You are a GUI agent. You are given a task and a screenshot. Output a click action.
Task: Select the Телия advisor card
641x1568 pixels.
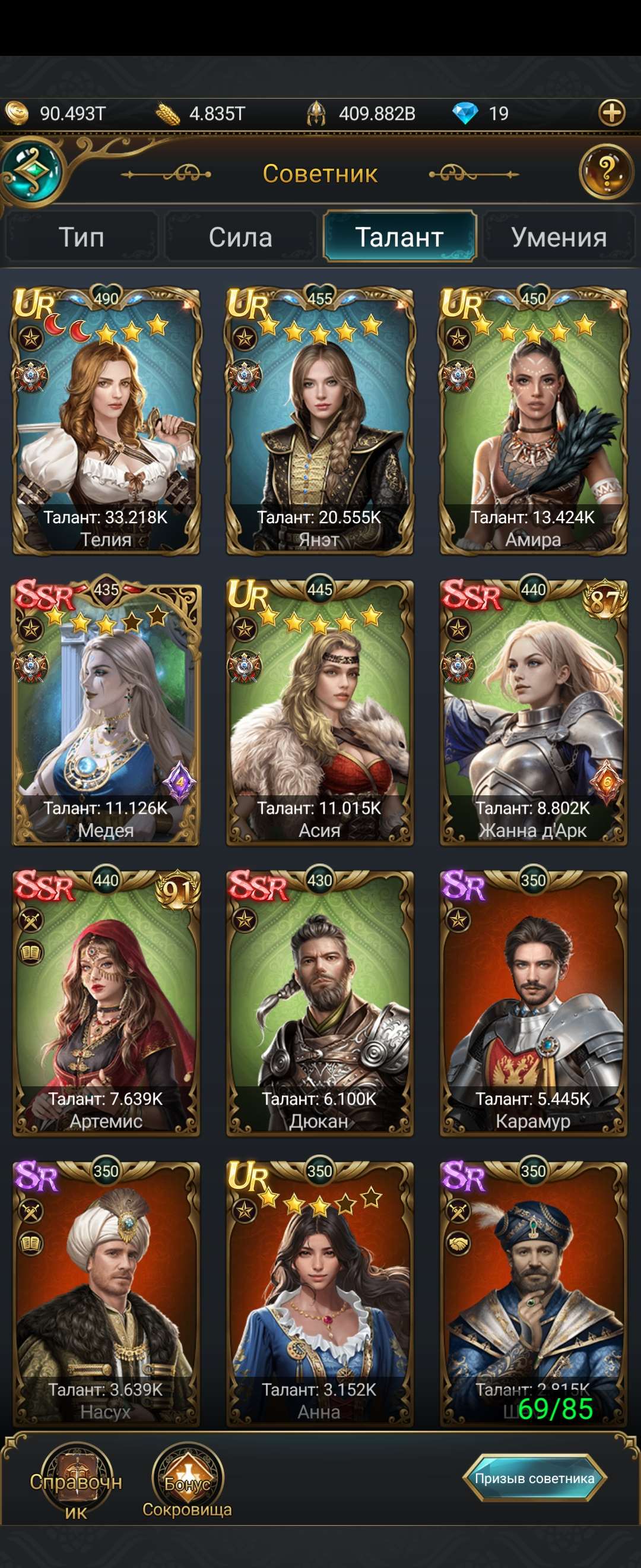point(106,421)
